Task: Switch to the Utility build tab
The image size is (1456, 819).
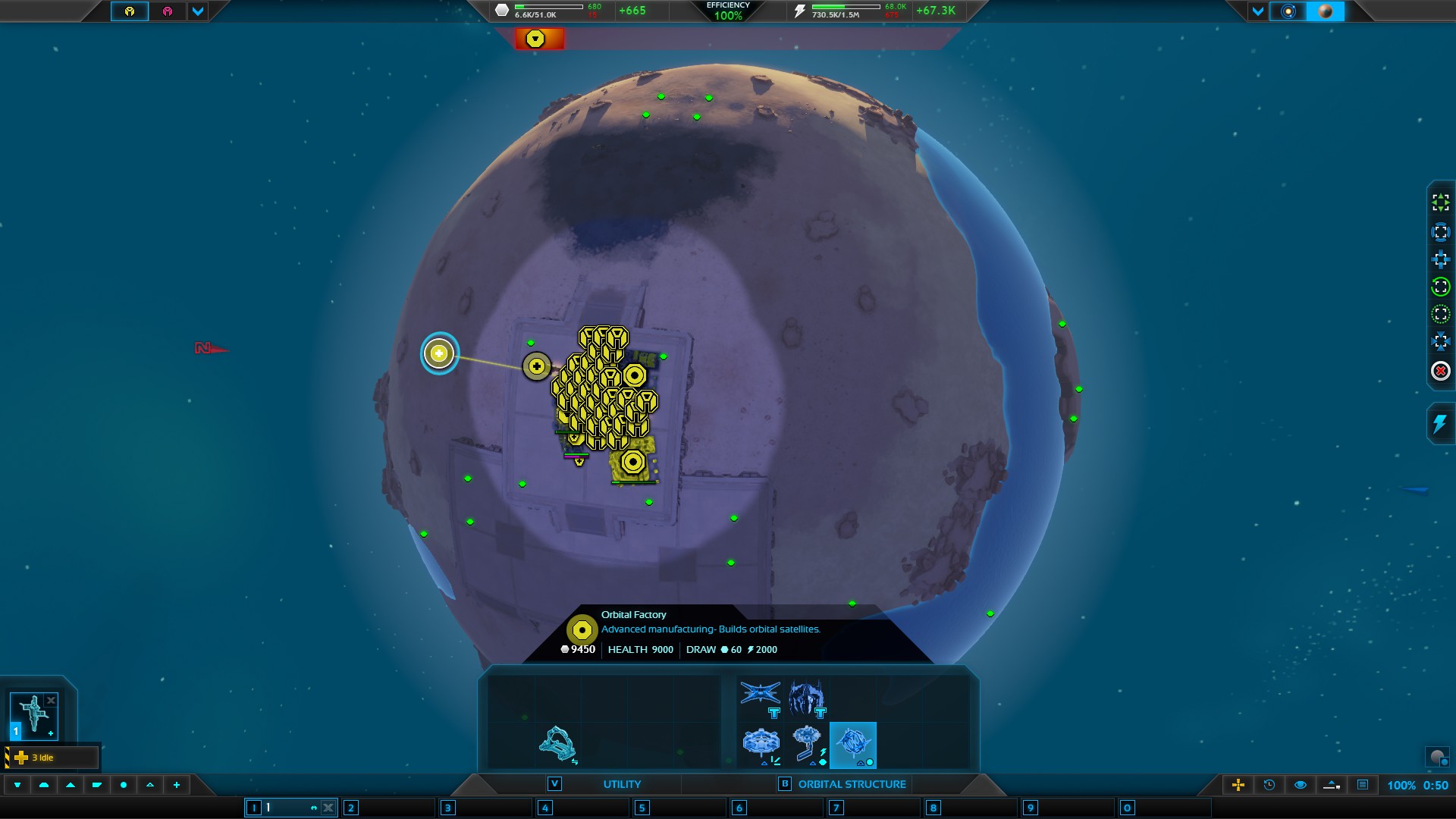Action: coord(622,784)
